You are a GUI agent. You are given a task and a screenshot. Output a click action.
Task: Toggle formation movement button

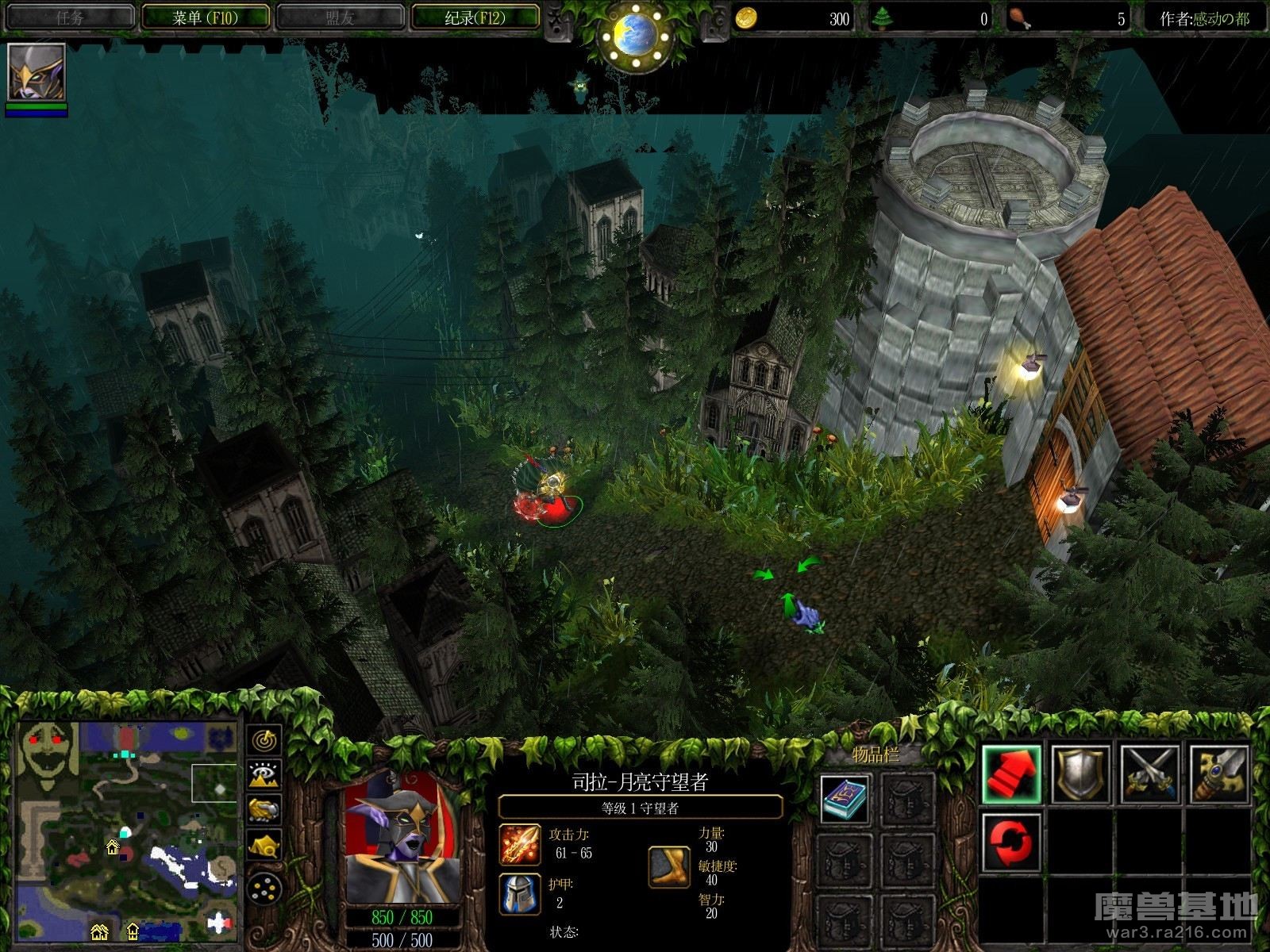(x=264, y=889)
